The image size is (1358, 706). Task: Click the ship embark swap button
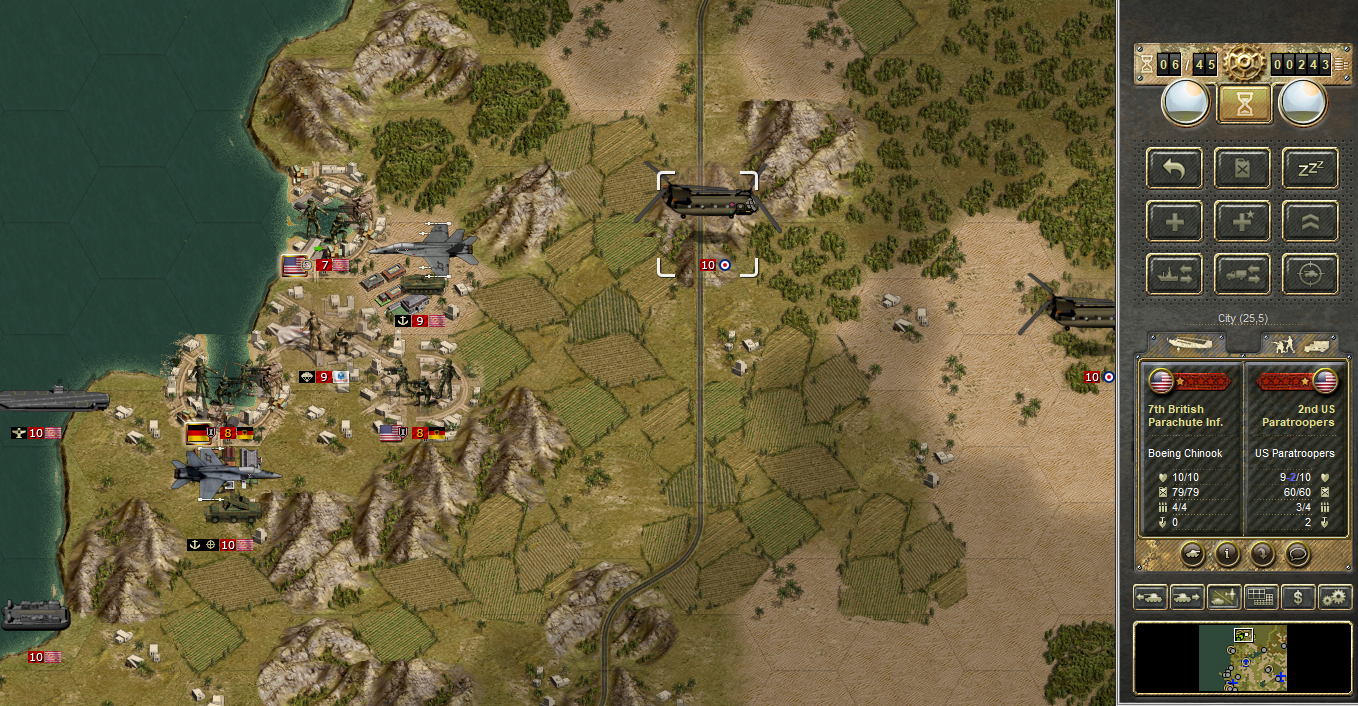tap(1174, 274)
